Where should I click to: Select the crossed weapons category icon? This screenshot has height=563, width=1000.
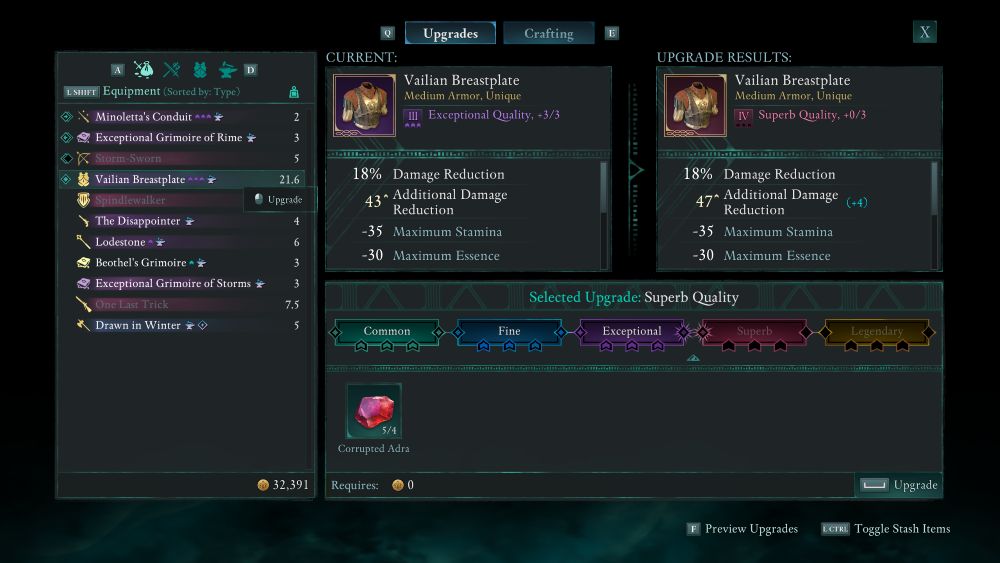pos(171,69)
